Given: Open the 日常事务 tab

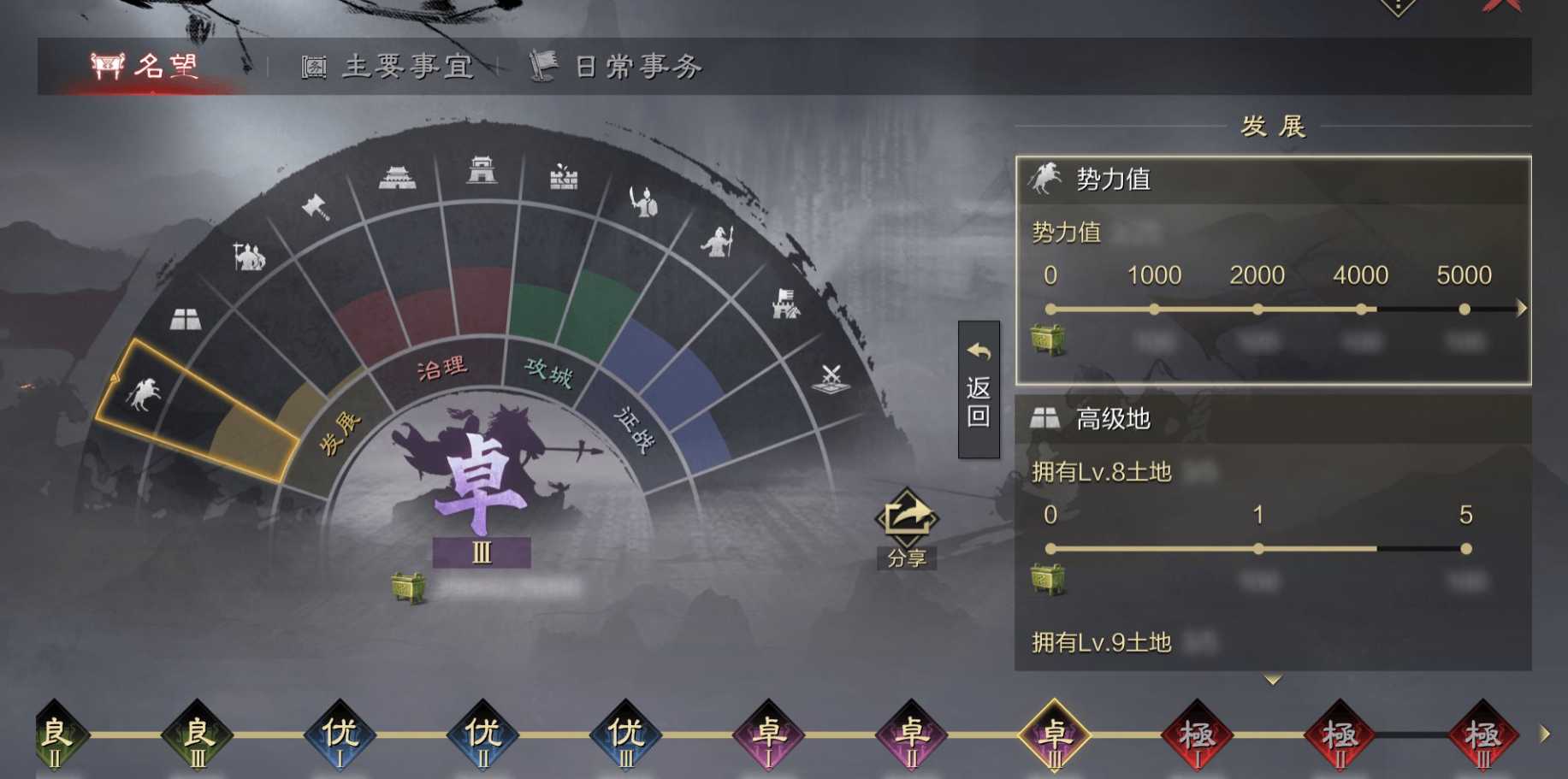Looking at the screenshot, I should (619, 66).
